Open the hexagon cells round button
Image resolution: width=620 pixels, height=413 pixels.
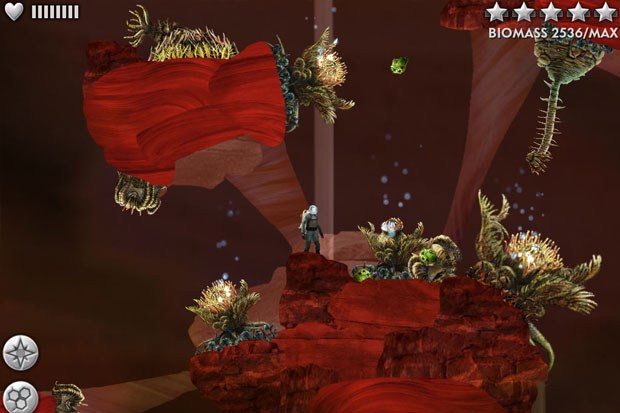pyautogui.click(x=19, y=397)
